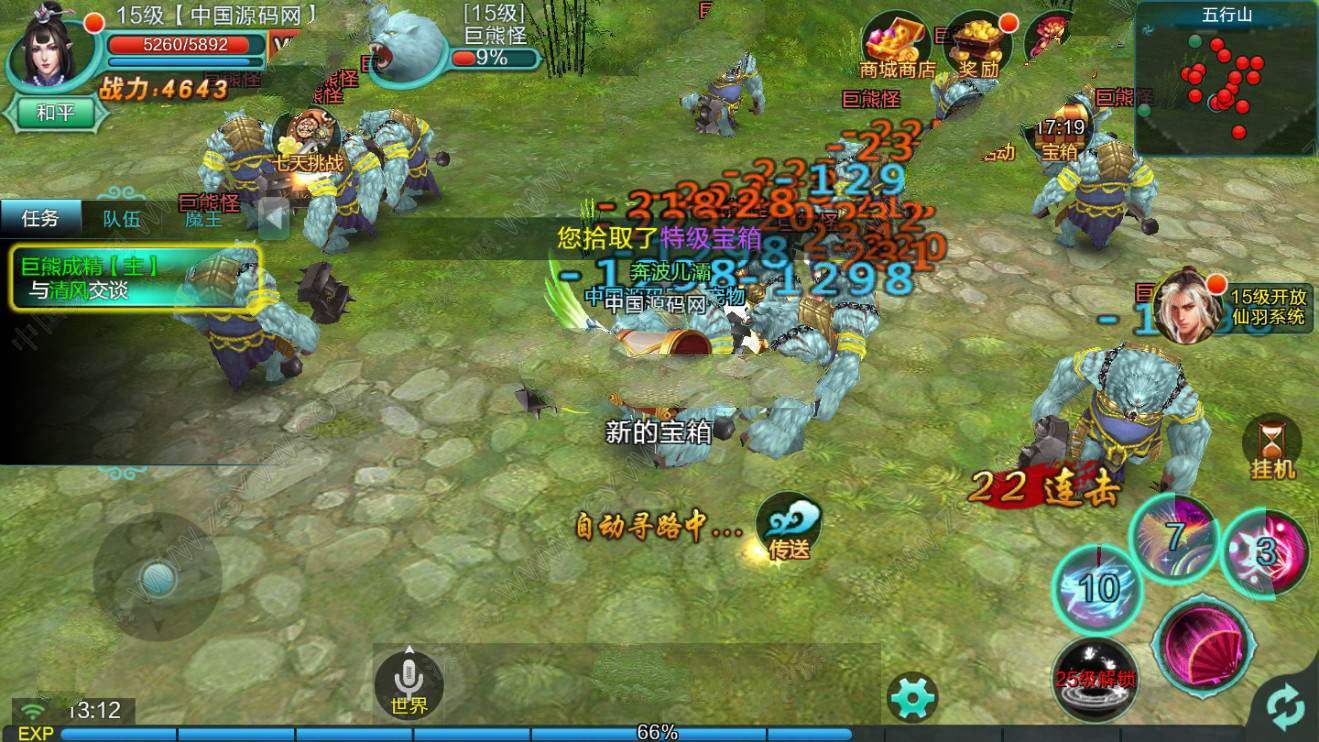Collapse the quest panel with arrow
Screen dimensions: 1319x742
[x=274, y=218]
